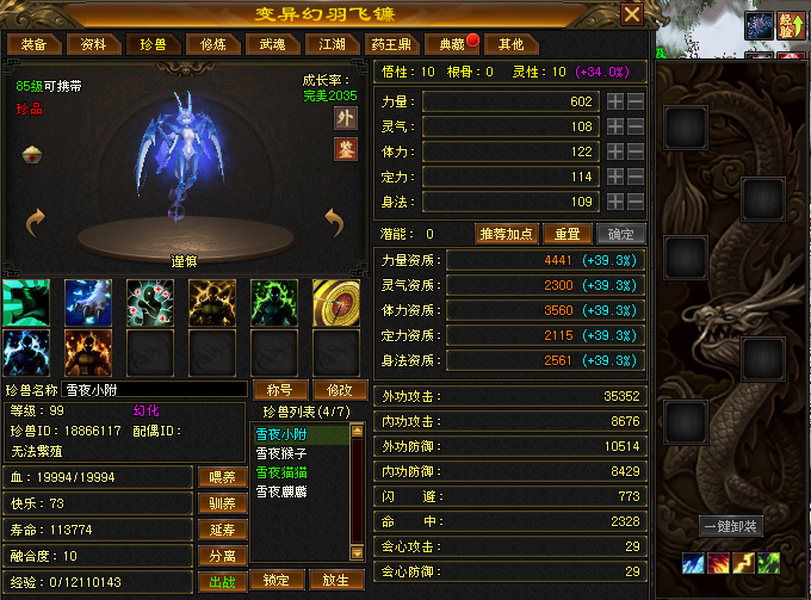Open the 资料 tab
Image resolution: width=811 pixels, height=600 pixels.
(x=94, y=45)
